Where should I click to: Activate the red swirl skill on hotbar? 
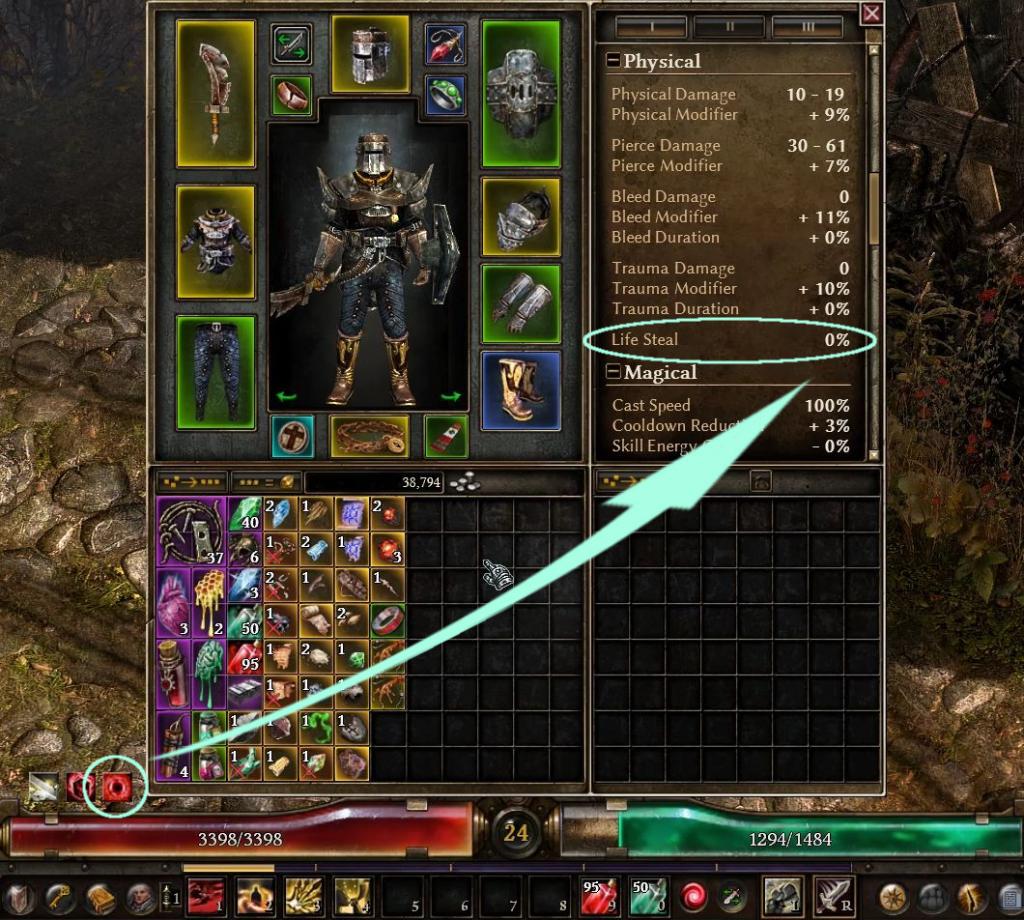(692, 894)
